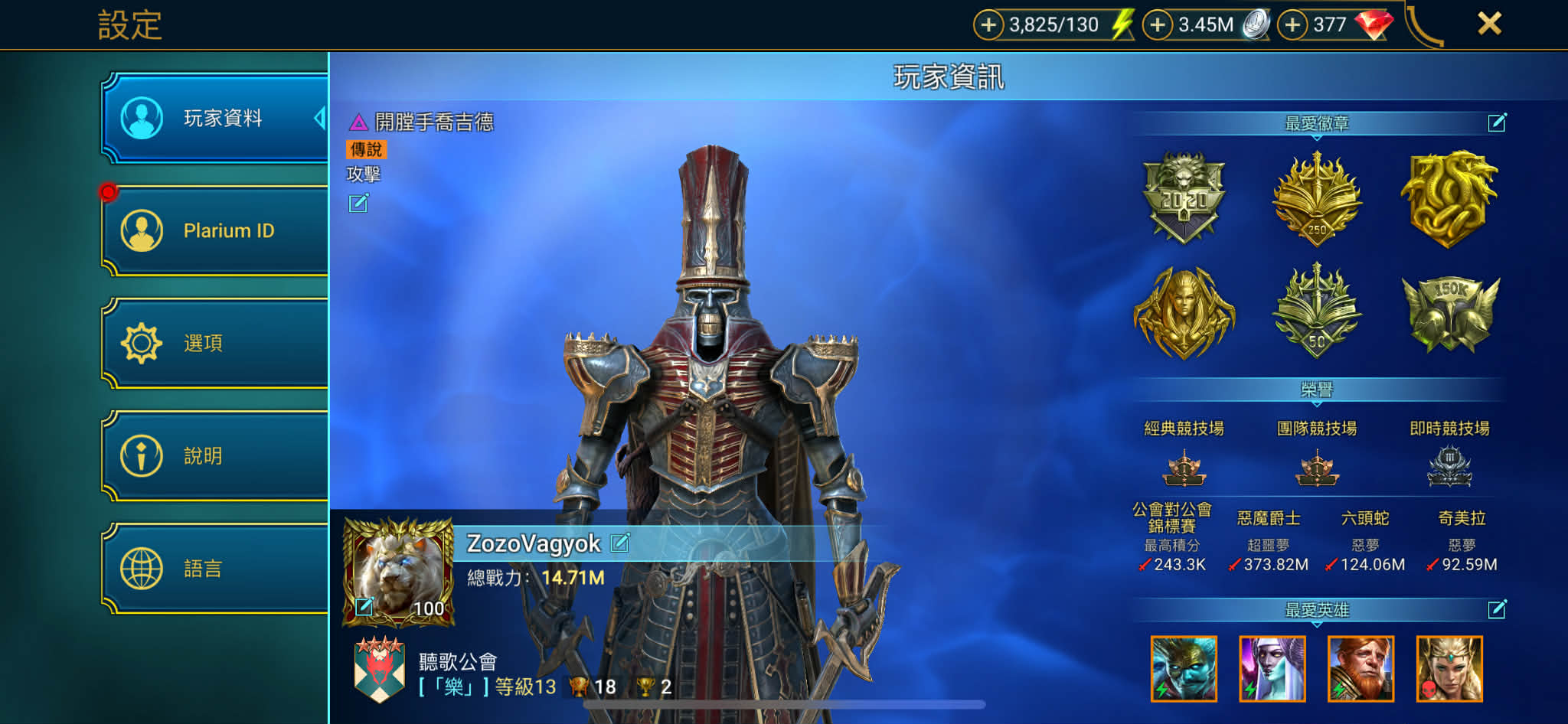Edit the displayed showcase champion
The height and width of the screenshot is (724, 1568).
tap(358, 203)
